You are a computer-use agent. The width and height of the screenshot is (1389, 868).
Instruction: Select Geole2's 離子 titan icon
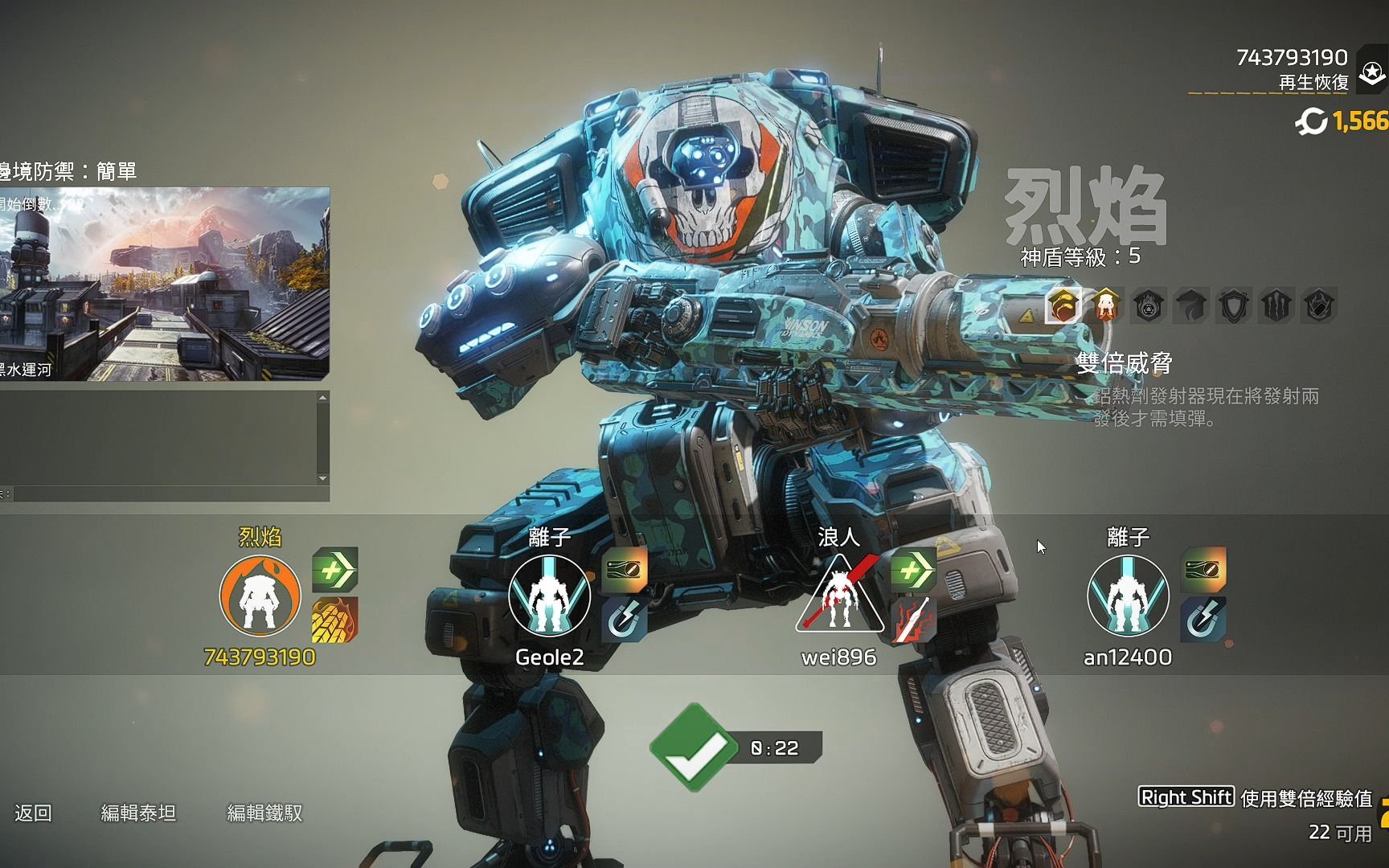pos(549,596)
